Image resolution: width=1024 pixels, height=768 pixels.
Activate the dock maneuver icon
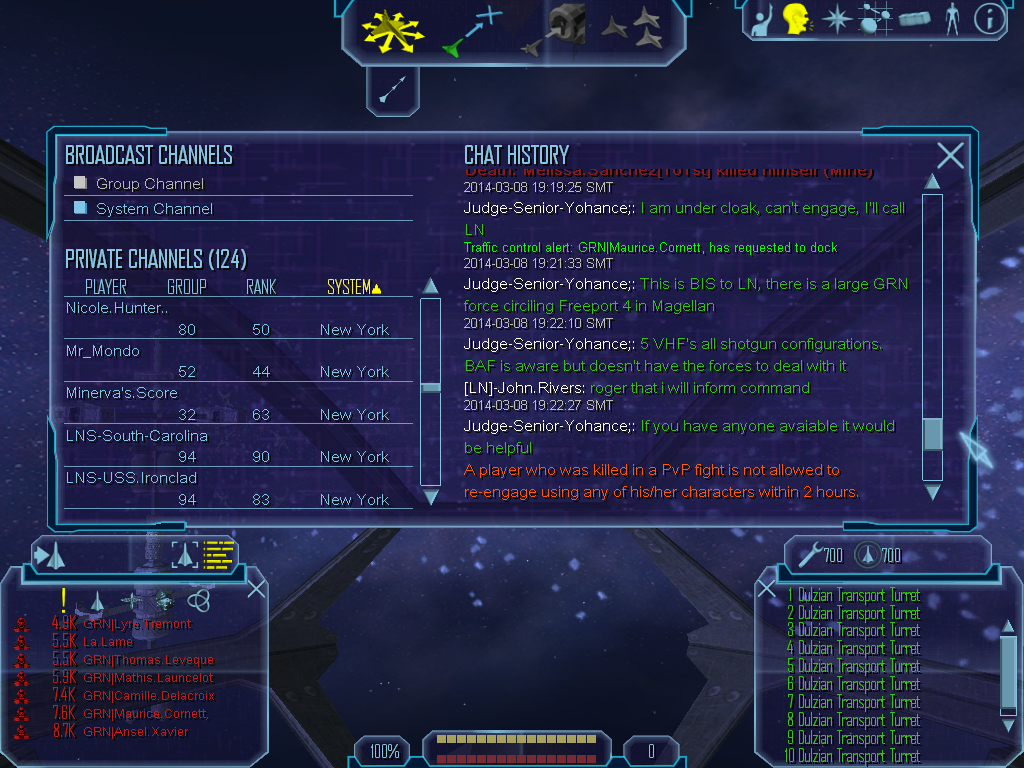coord(556,29)
